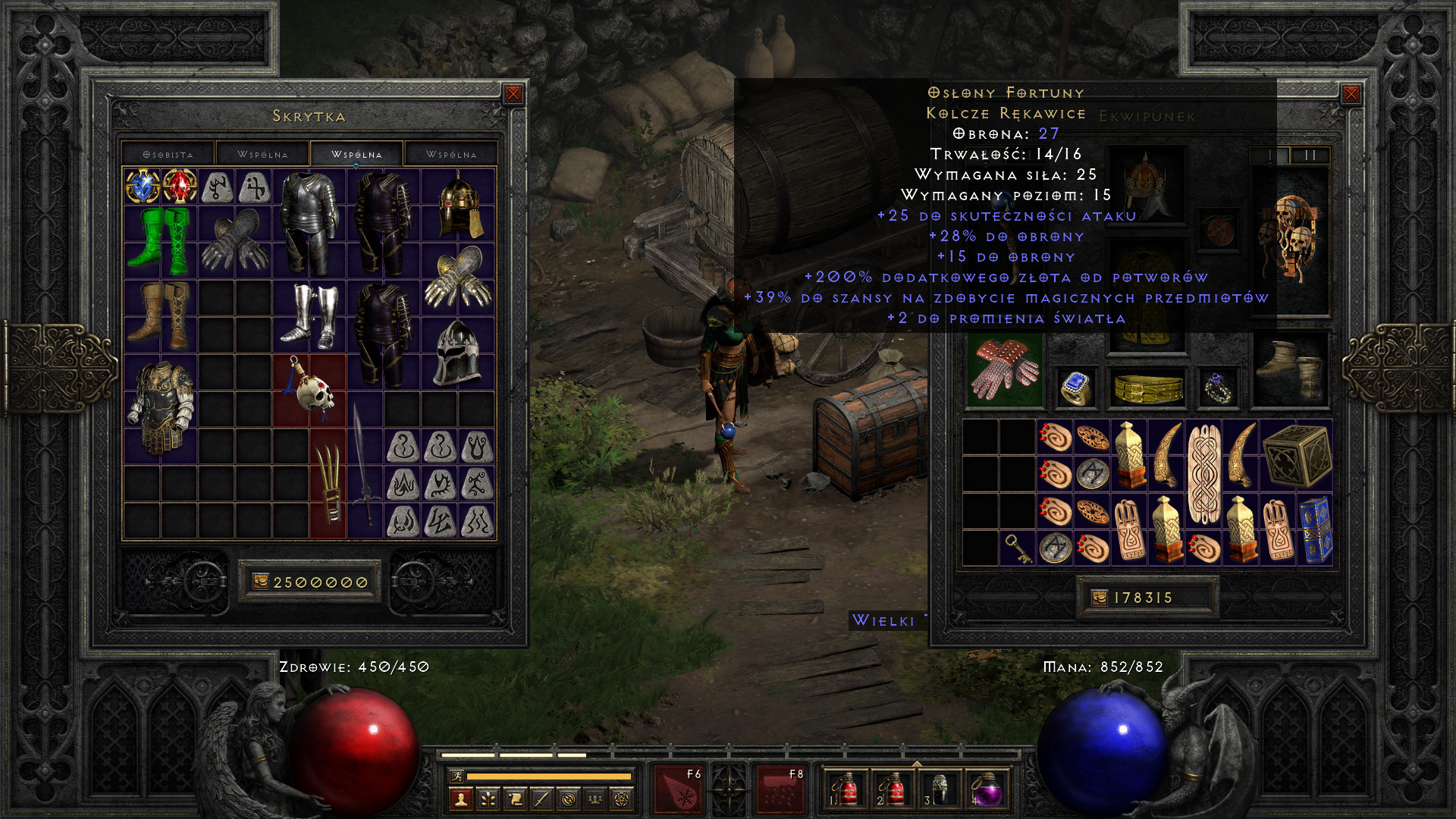This screenshot has width=1456, height=819.
Task: Close the Skrytka stash window
Action: pos(513,94)
